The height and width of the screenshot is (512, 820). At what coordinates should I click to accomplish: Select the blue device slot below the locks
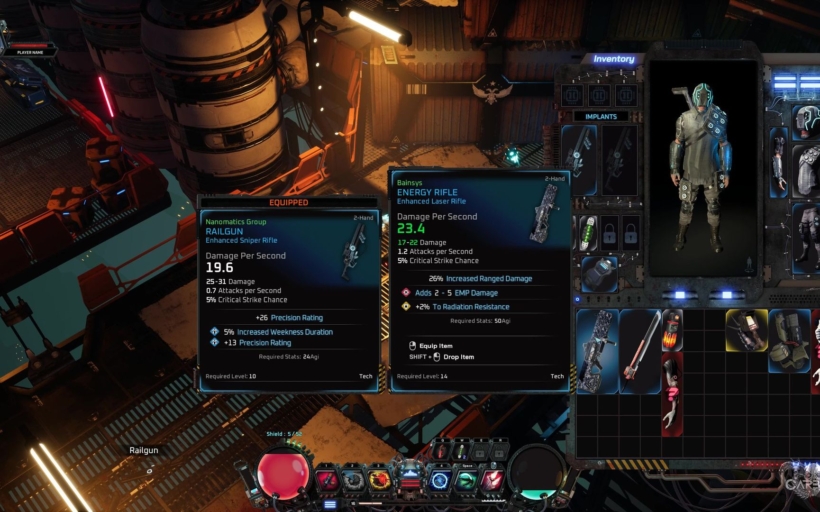(x=598, y=273)
